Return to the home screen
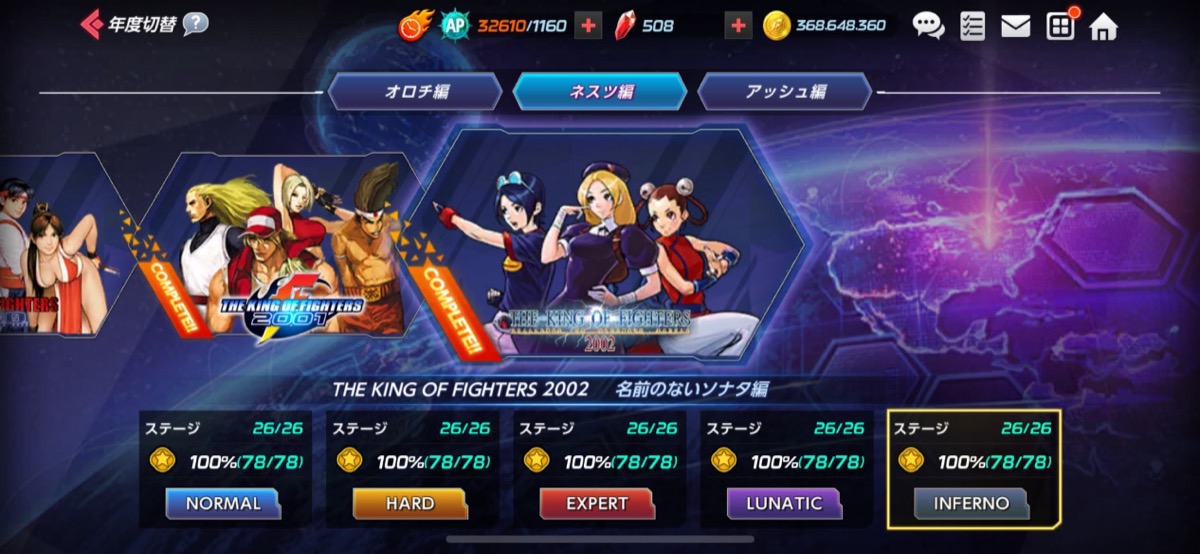The image size is (1200, 554). click(1104, 26)
